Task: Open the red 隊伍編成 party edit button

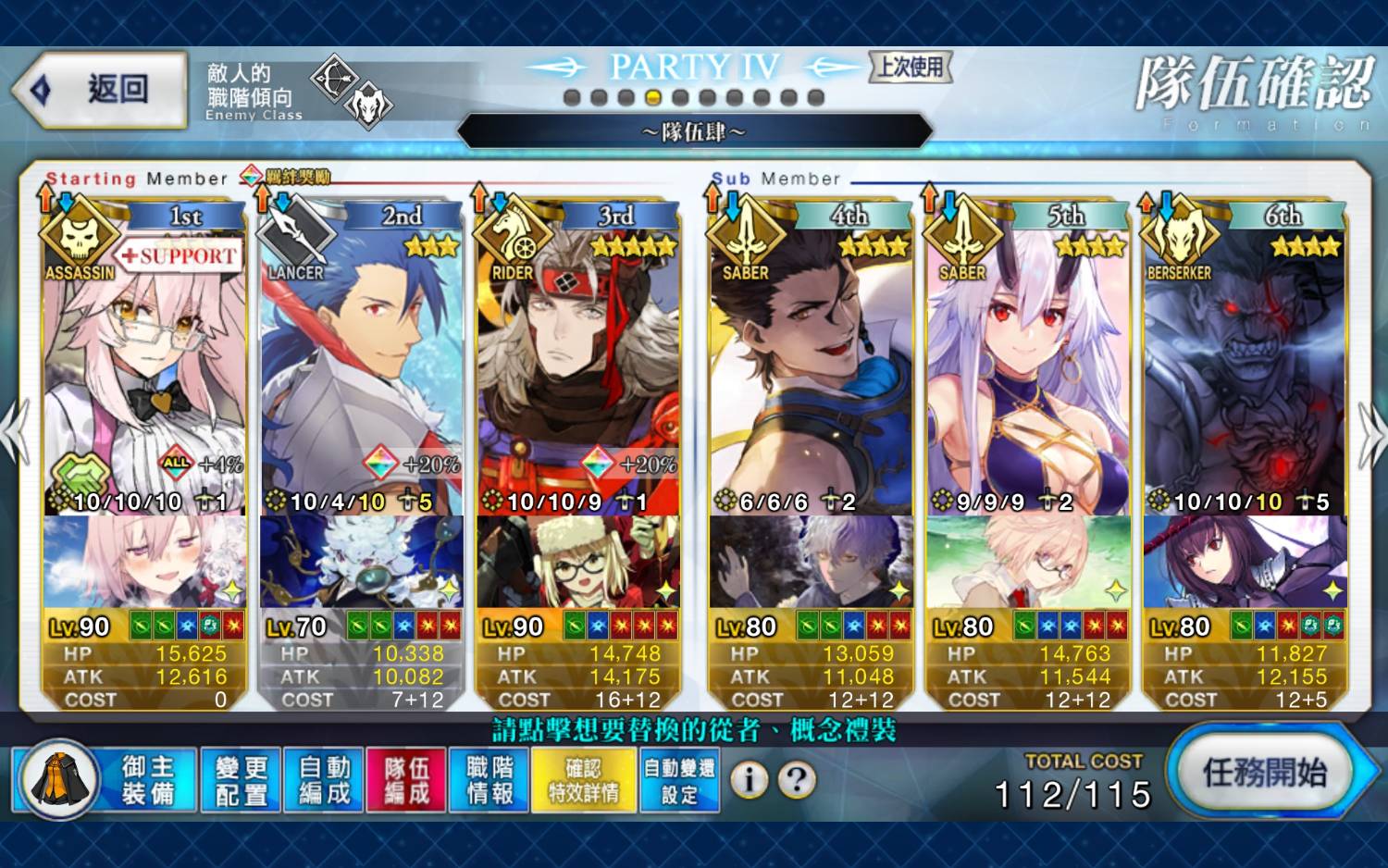Action: pyautogui.click(x=406, y=780)
